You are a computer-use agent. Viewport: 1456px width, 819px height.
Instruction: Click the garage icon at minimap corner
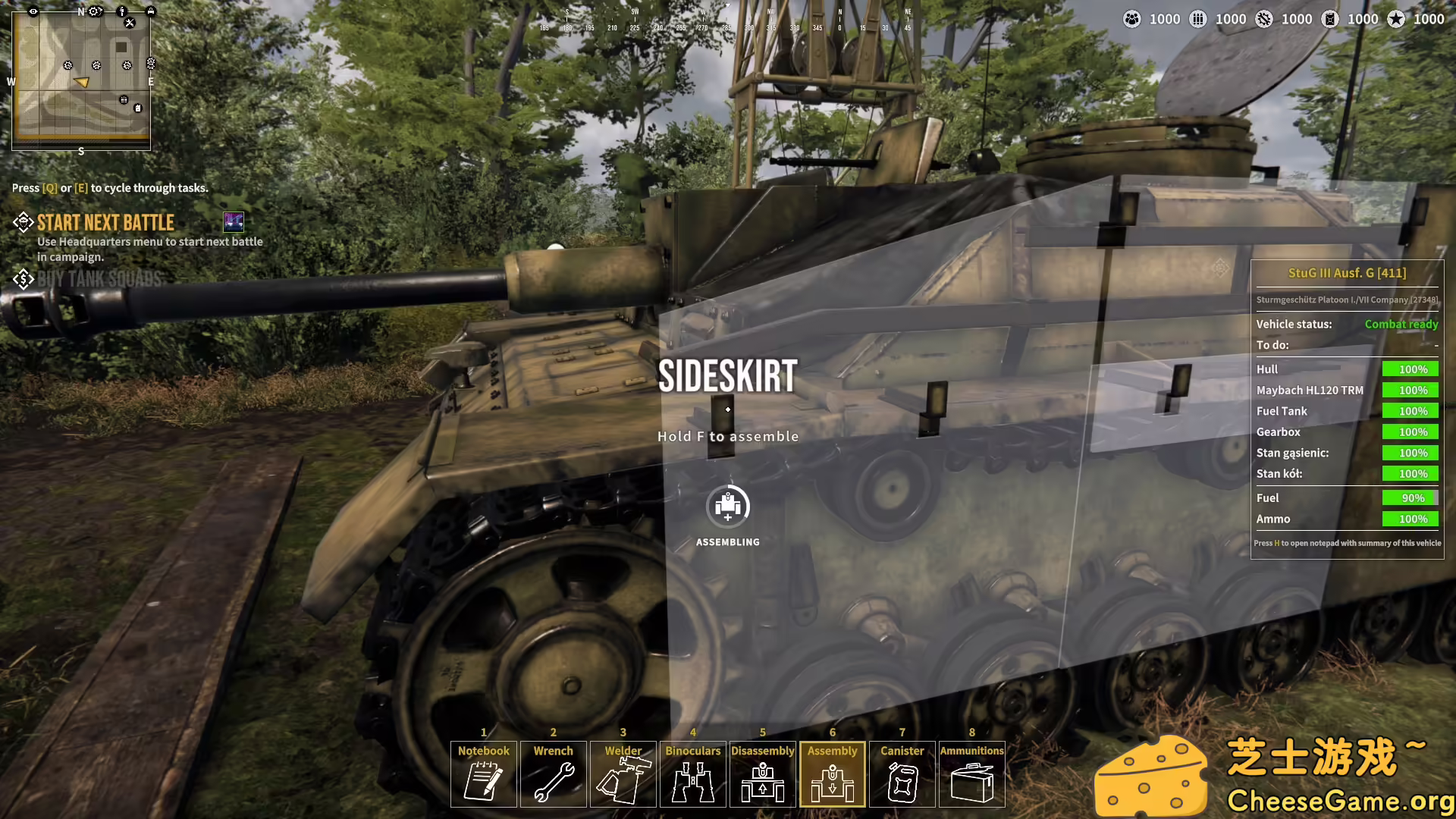pyautogui.click(x=151, y=11)
